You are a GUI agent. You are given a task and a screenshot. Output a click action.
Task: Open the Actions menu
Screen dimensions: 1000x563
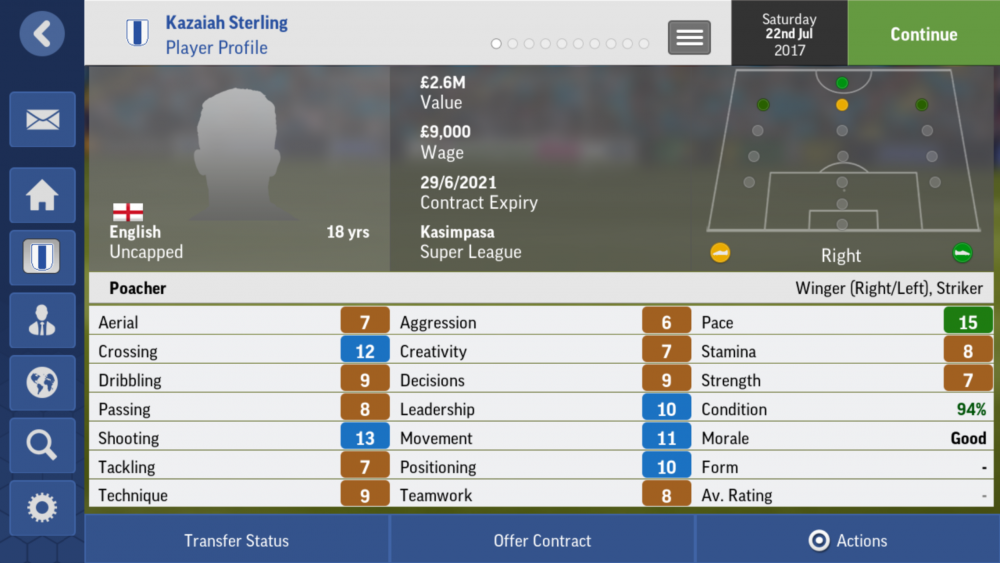pyautogui.click(x=848, y=540)
